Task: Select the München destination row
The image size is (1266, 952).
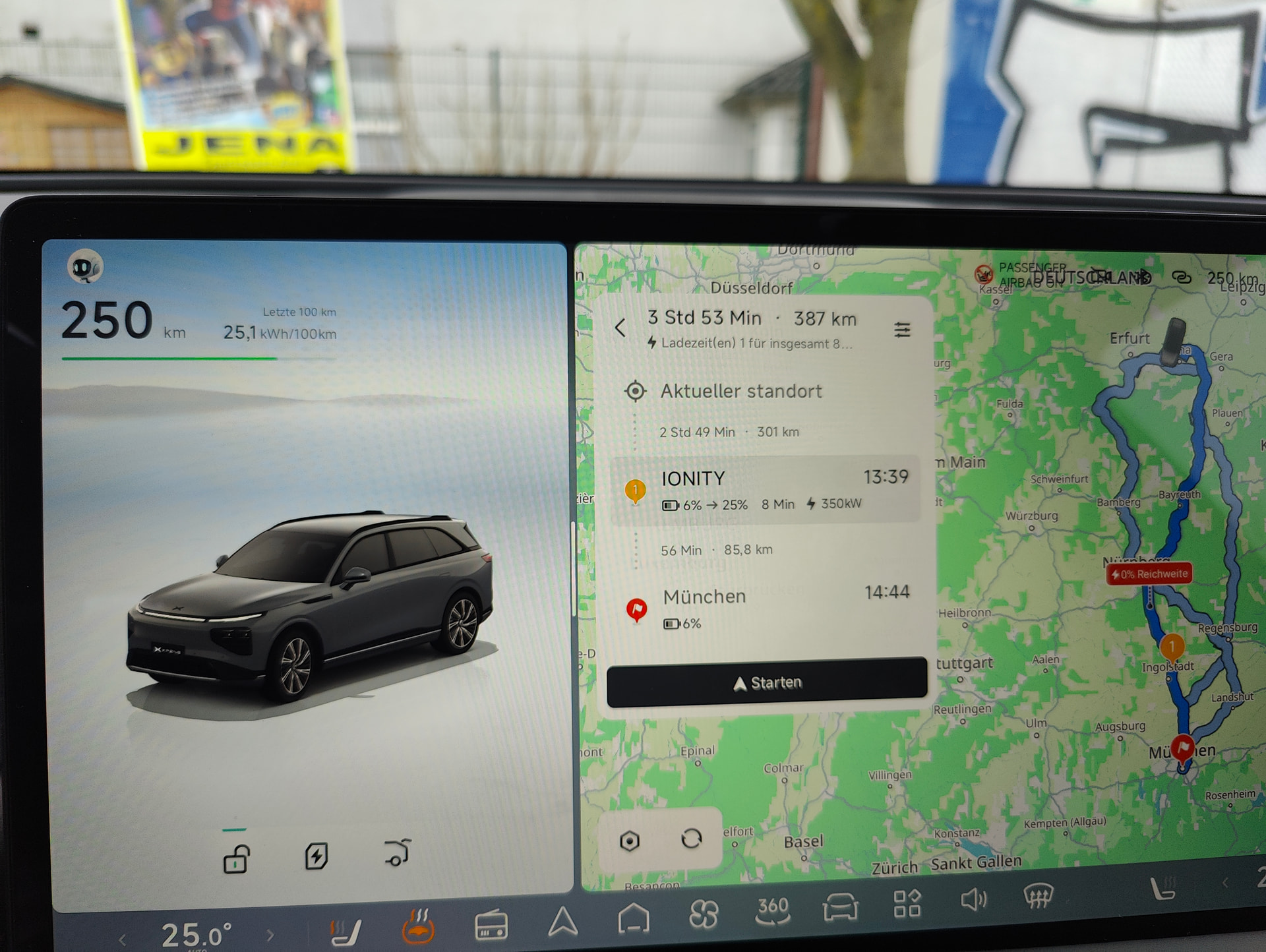Action: [x=765, y=608]
